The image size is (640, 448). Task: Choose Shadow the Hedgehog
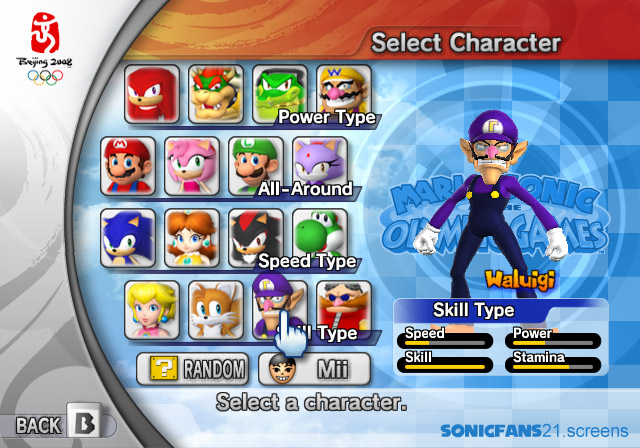pos(255,237)
